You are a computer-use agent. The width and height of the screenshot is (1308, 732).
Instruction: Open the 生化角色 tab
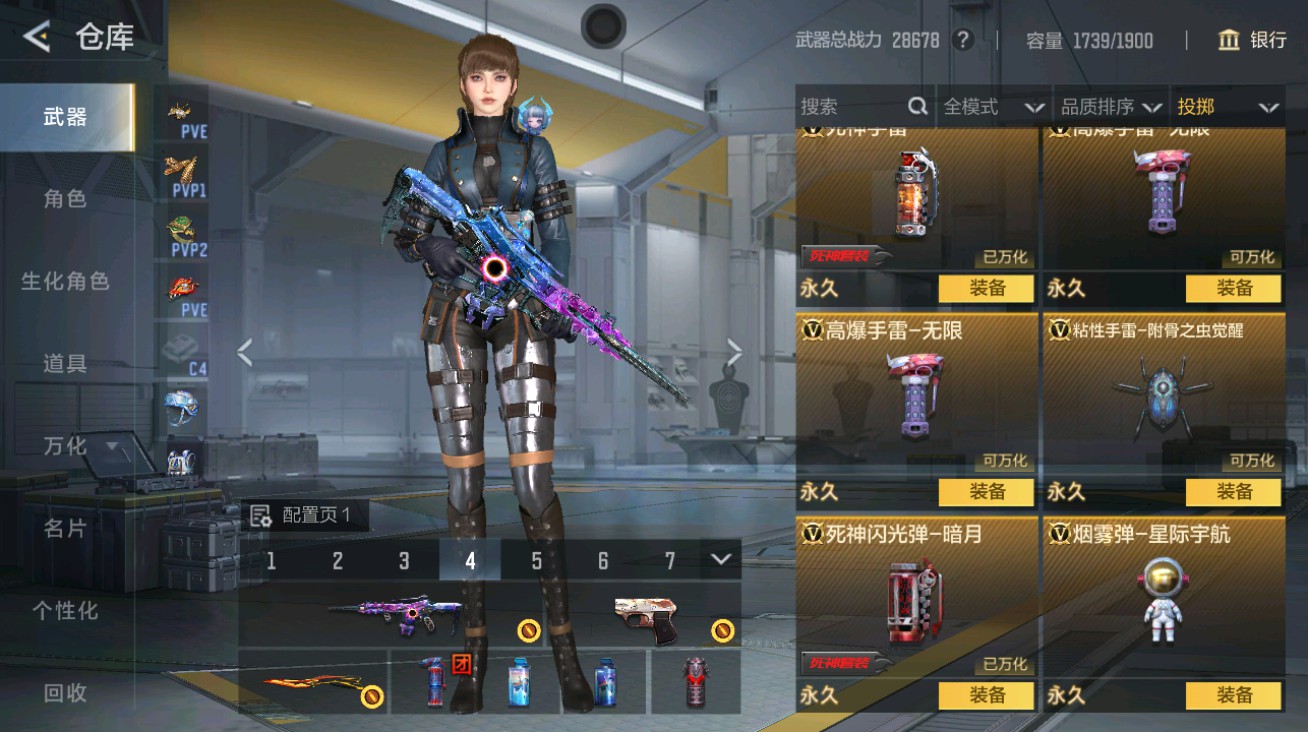point(65,281)
